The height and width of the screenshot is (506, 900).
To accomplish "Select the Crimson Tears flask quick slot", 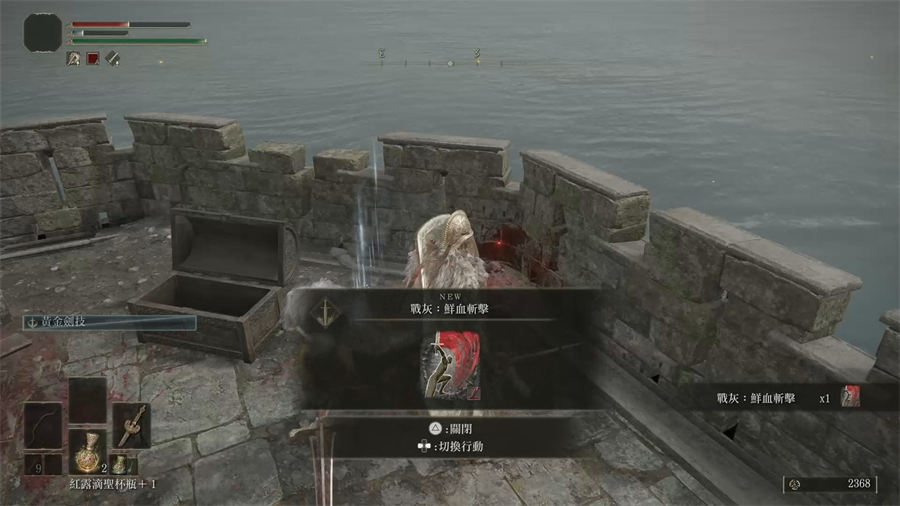I will point(87,451).
